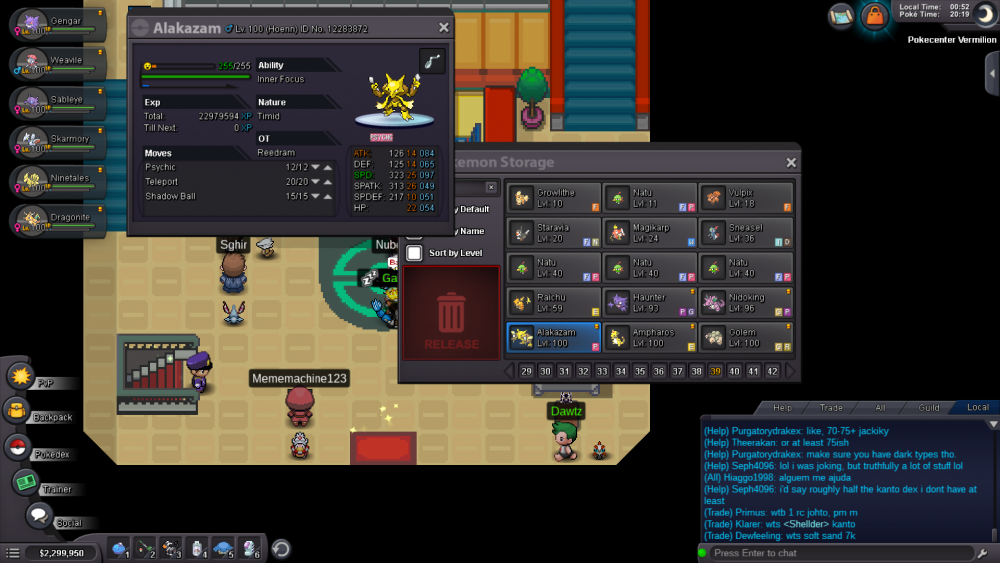Screen dimensions: 1000x563
Task: Close the Alakazam summary window
Action: pyautogui.click(x=444, y=28)
